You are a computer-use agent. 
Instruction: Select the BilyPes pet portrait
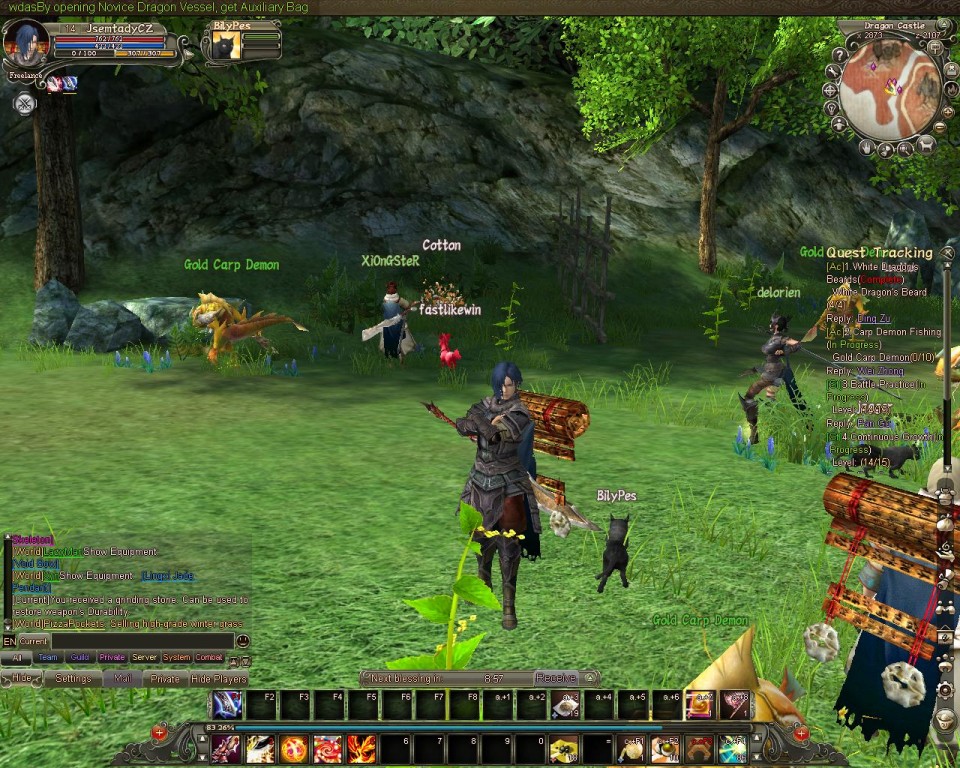[226, 46]
